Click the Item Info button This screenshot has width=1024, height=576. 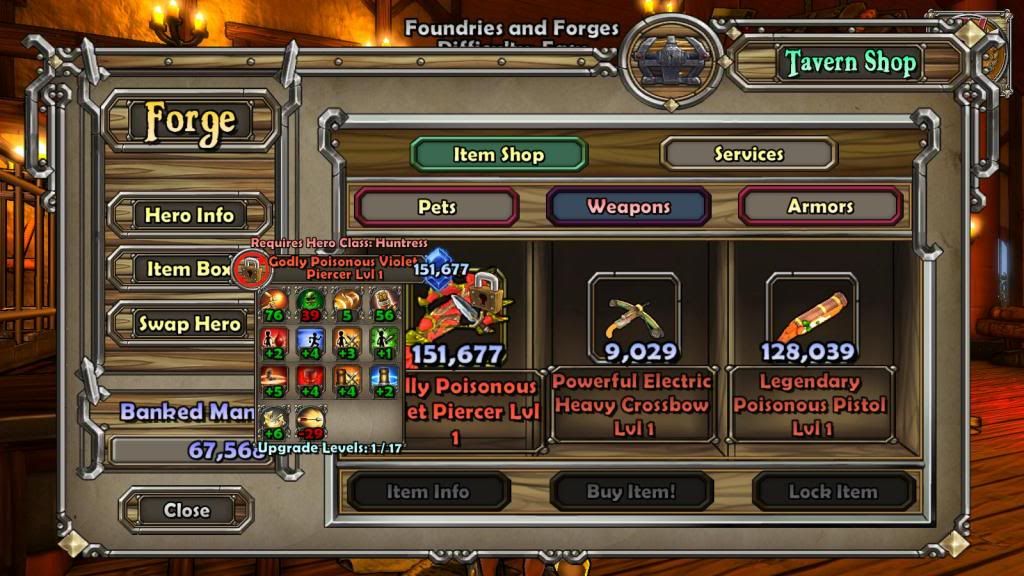(x=427, y=491)
